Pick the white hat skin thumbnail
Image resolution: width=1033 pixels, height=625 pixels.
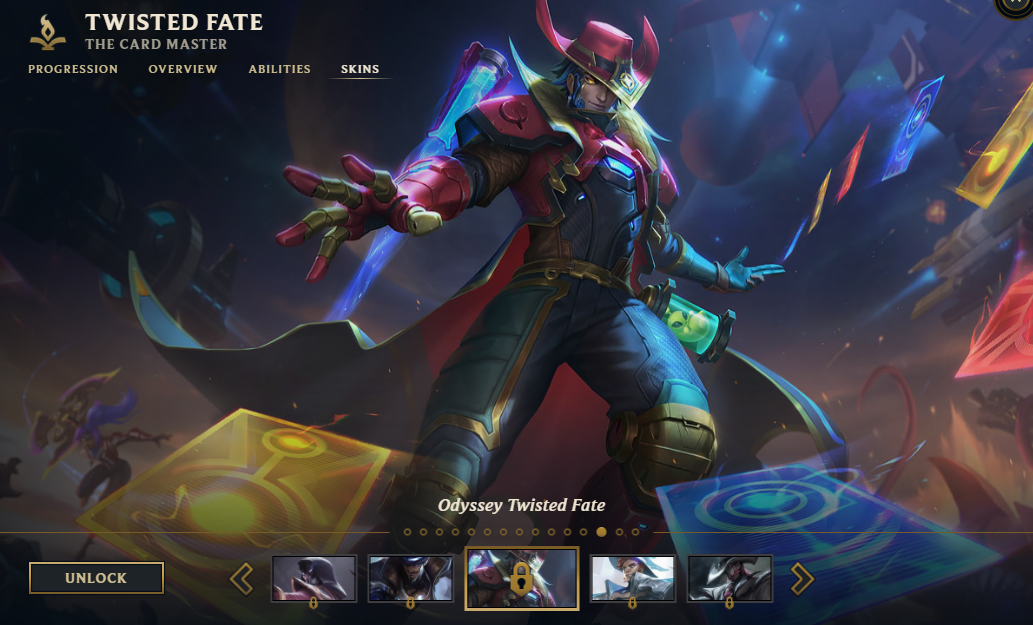[633, 578]
